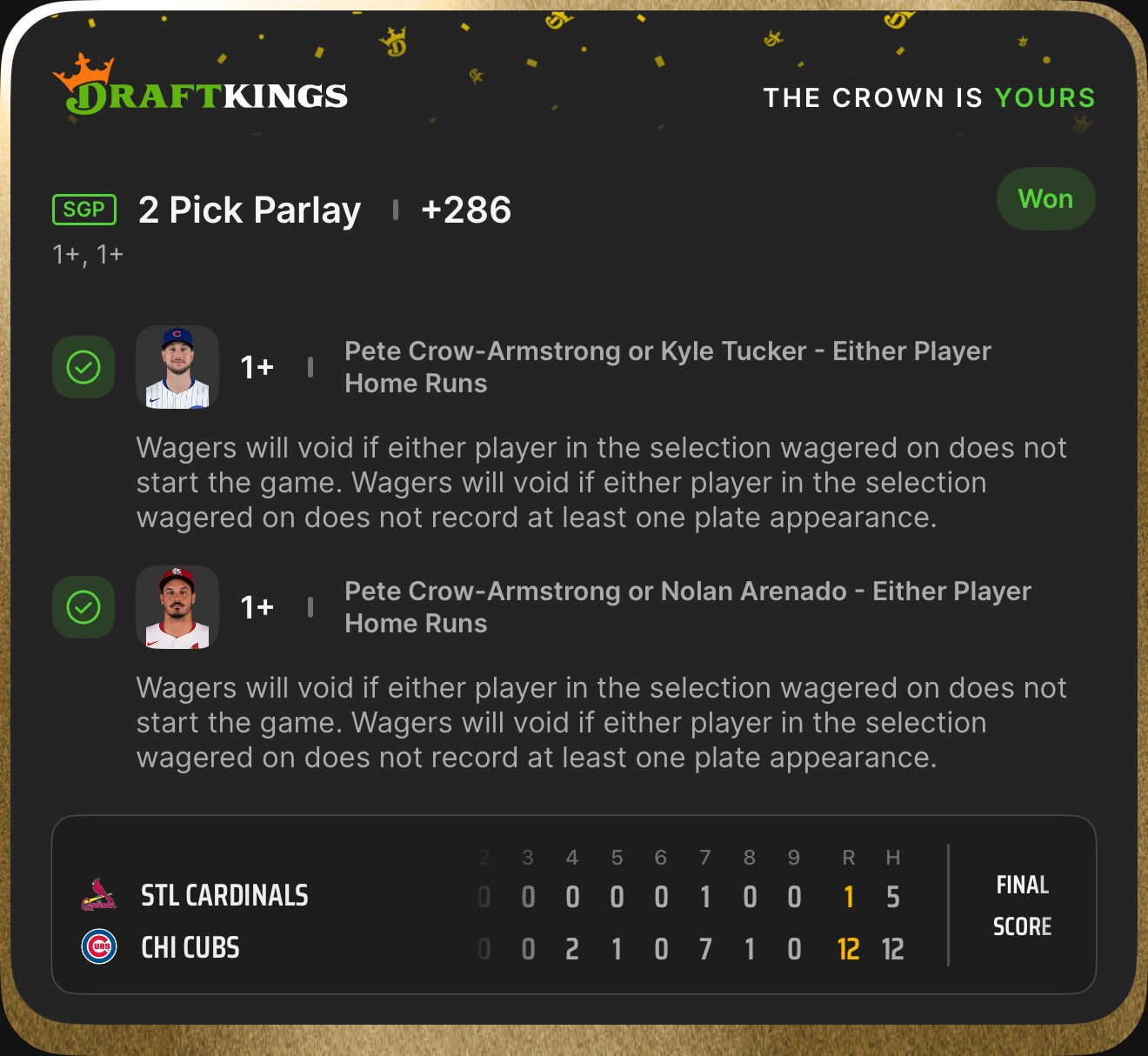Select the STL Cardinals team logo
The height and width of the screenshot is (1056, 1148).
(x=98, y=895)
